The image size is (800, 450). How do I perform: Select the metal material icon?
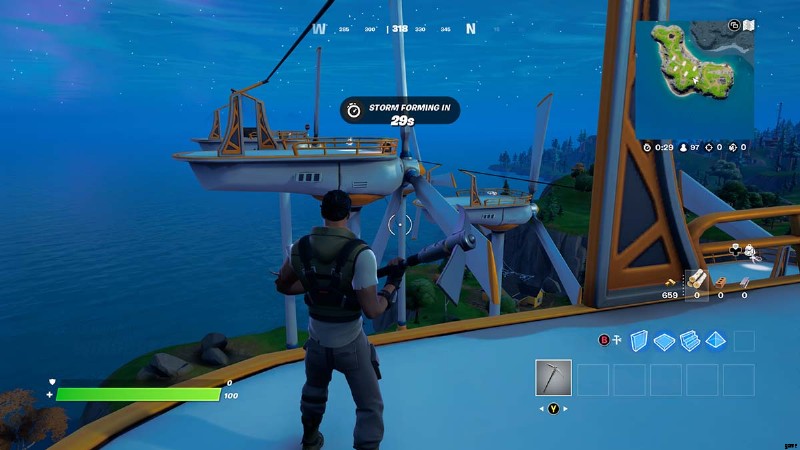744,283
